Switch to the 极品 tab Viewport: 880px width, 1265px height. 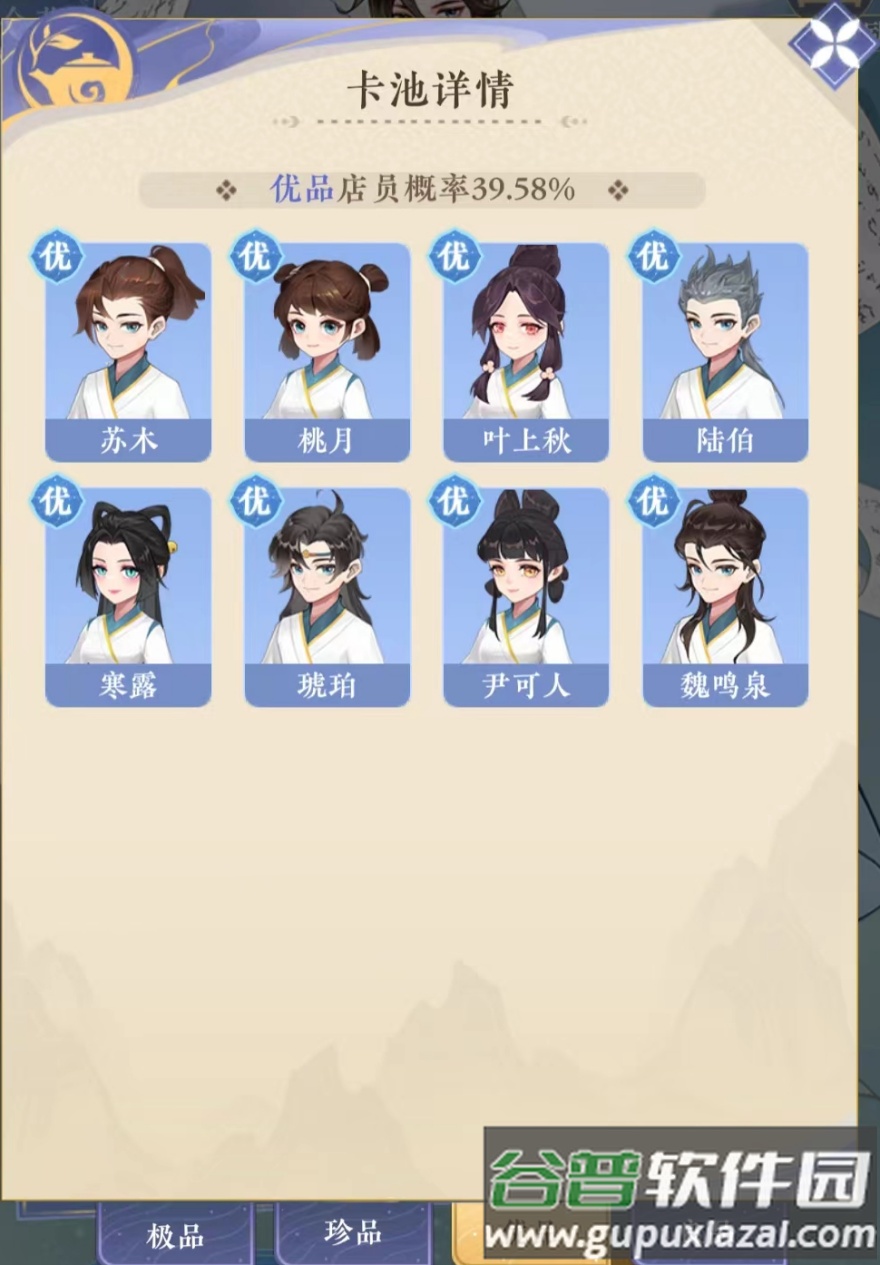pyautogui.click(x=175, y=1236)
